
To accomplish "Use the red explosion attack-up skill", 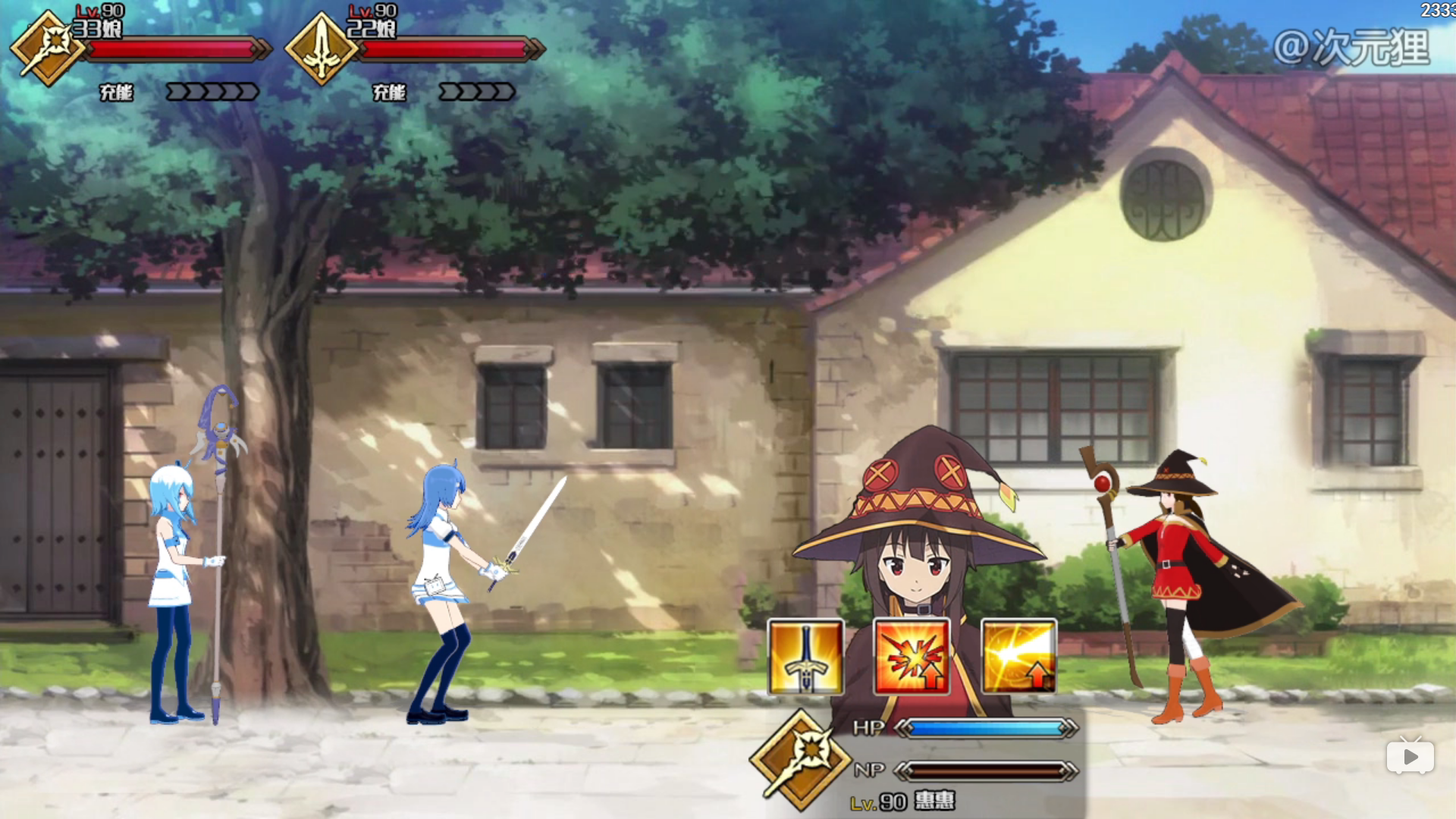I will (913, 658).
